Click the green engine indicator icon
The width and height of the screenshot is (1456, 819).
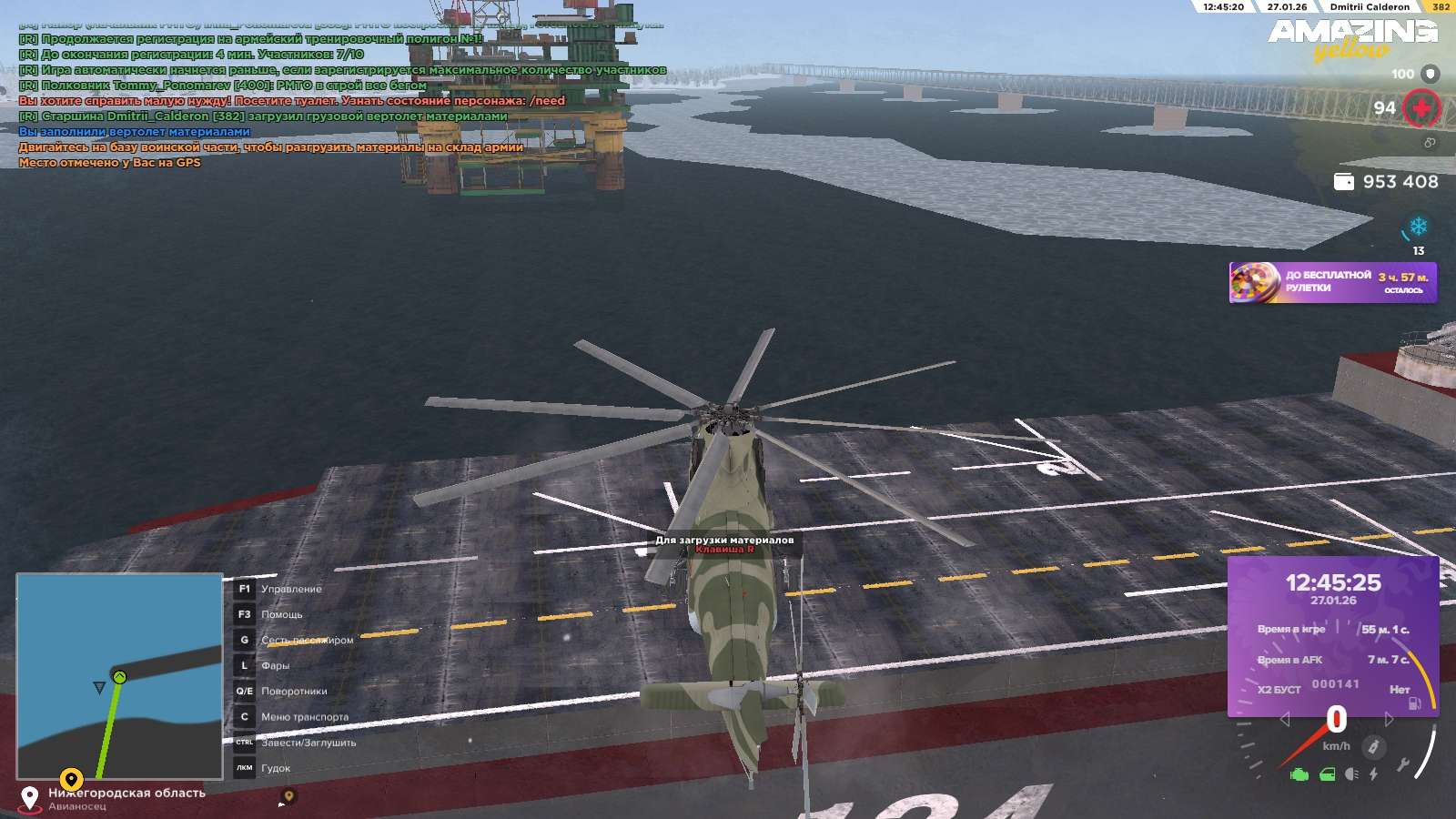pyautogui.click(x=1299, y=774)
